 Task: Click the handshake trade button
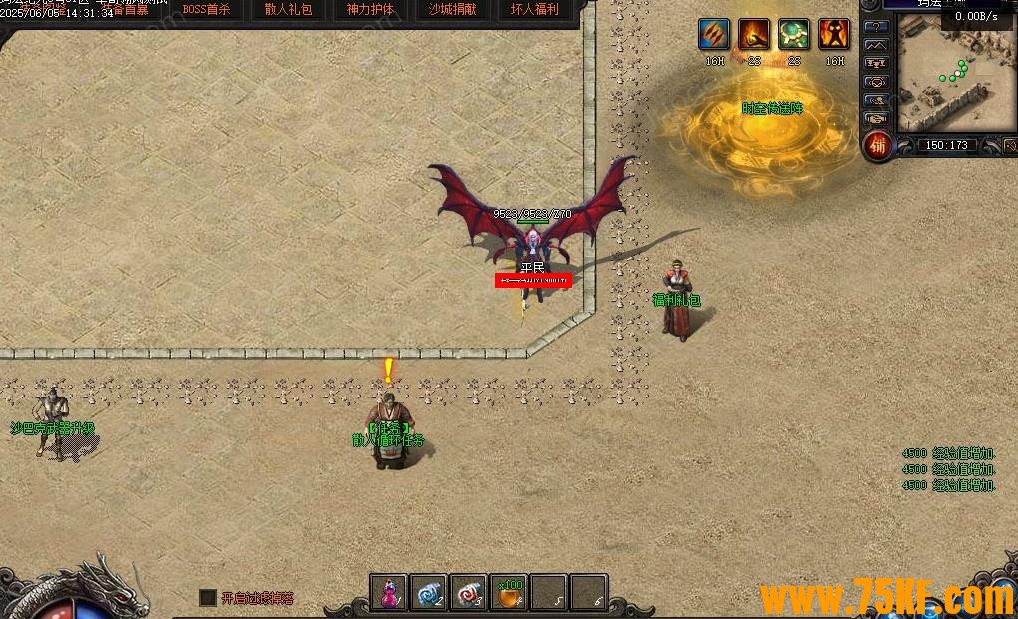(x=876, y=118)
